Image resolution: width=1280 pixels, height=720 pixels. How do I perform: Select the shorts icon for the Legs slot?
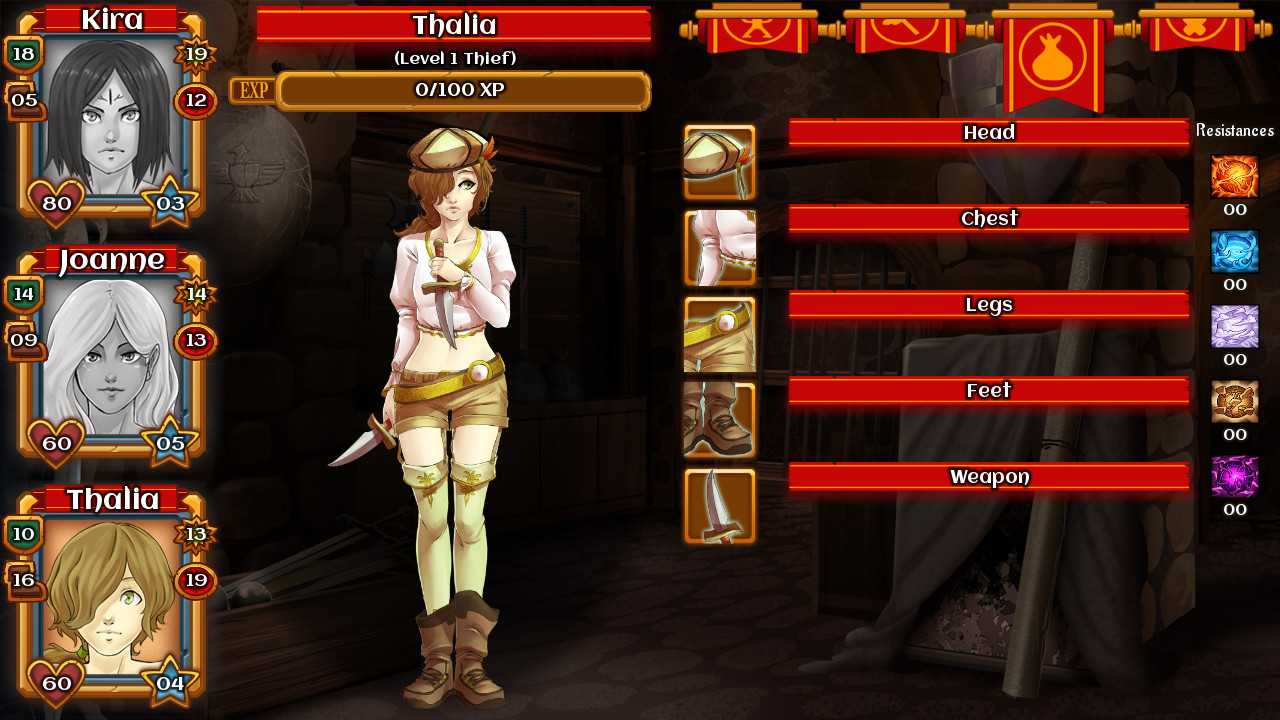(721, 333)
